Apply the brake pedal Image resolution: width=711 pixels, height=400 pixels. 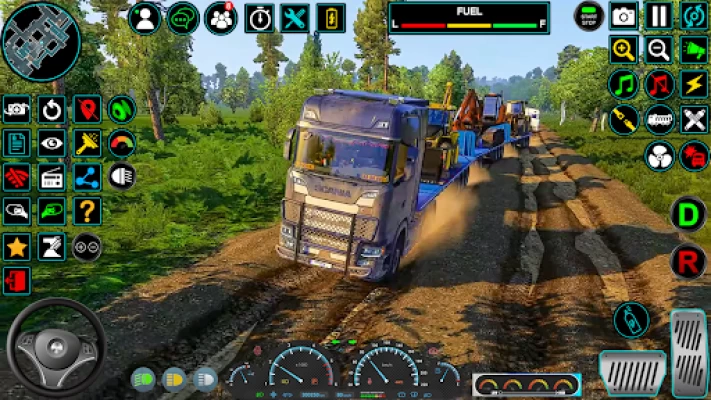coord(632,372)
